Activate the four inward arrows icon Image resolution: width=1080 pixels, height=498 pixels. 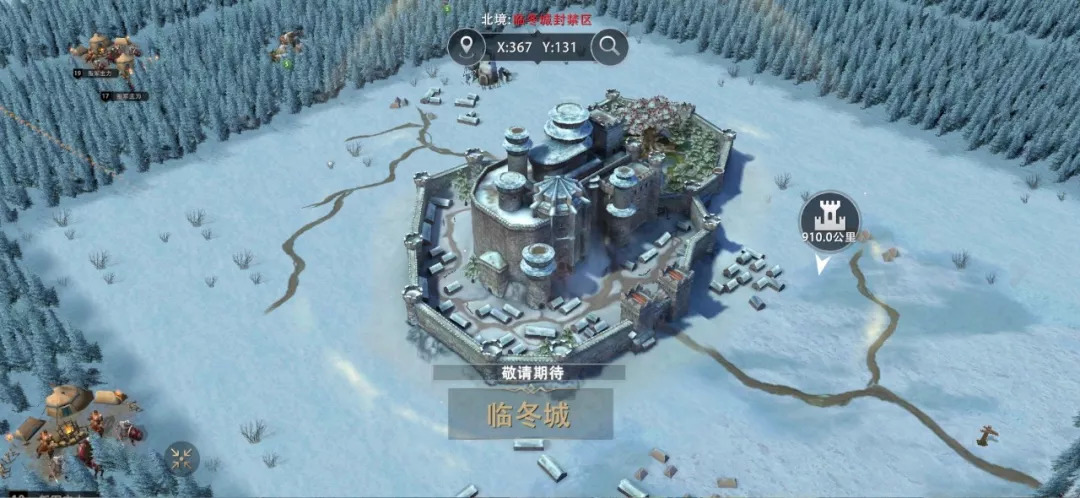(181, 458)
